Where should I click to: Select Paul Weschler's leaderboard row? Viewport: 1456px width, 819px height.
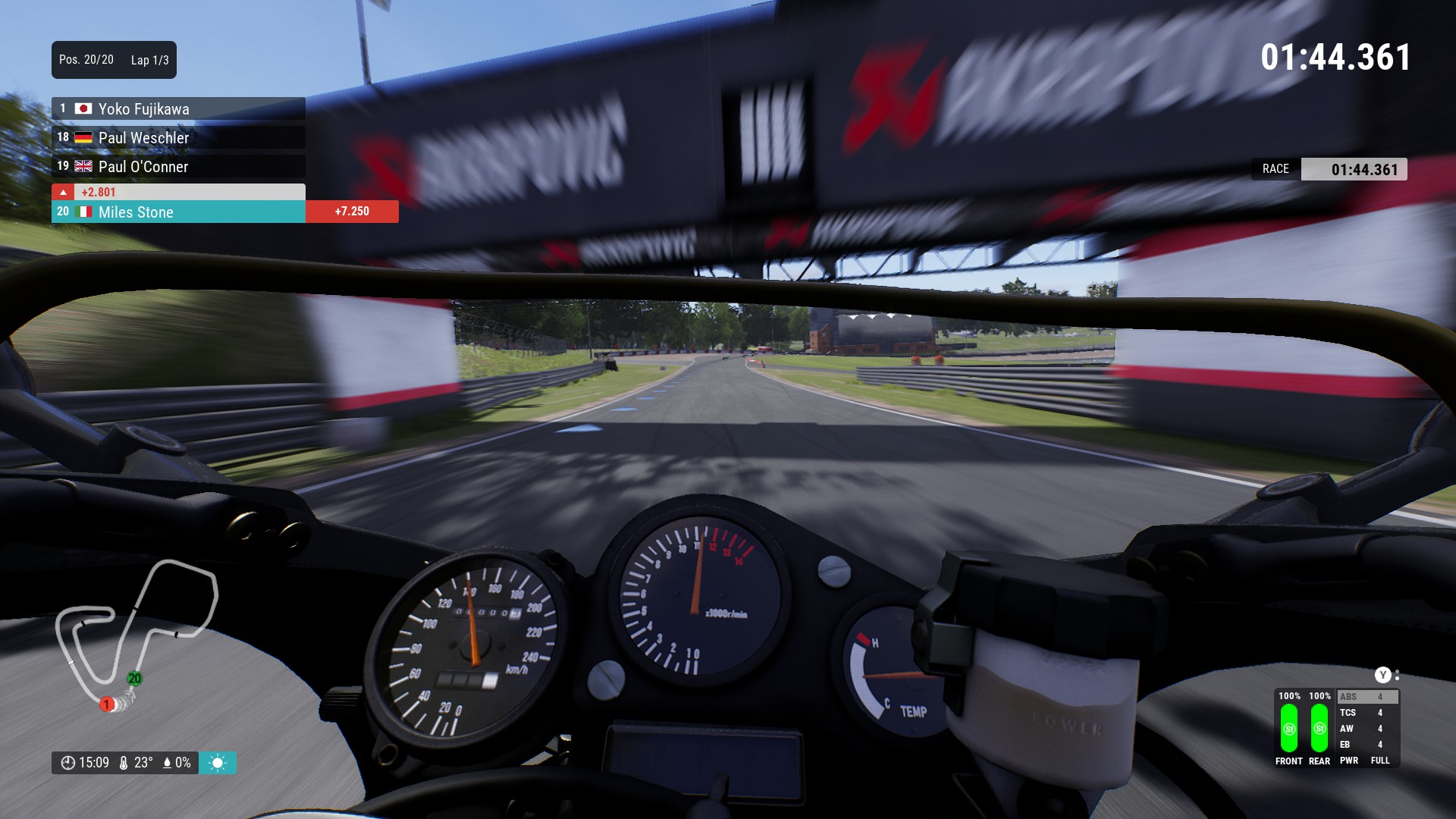pos(178,137)
